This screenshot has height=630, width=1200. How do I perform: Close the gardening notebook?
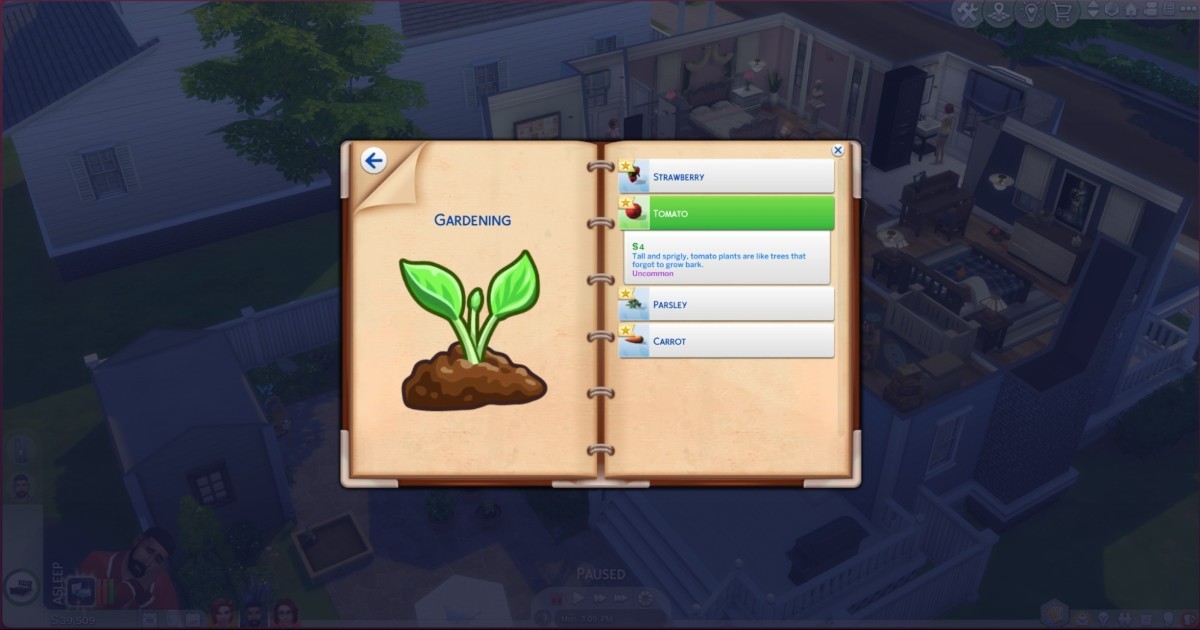(838, 151)
